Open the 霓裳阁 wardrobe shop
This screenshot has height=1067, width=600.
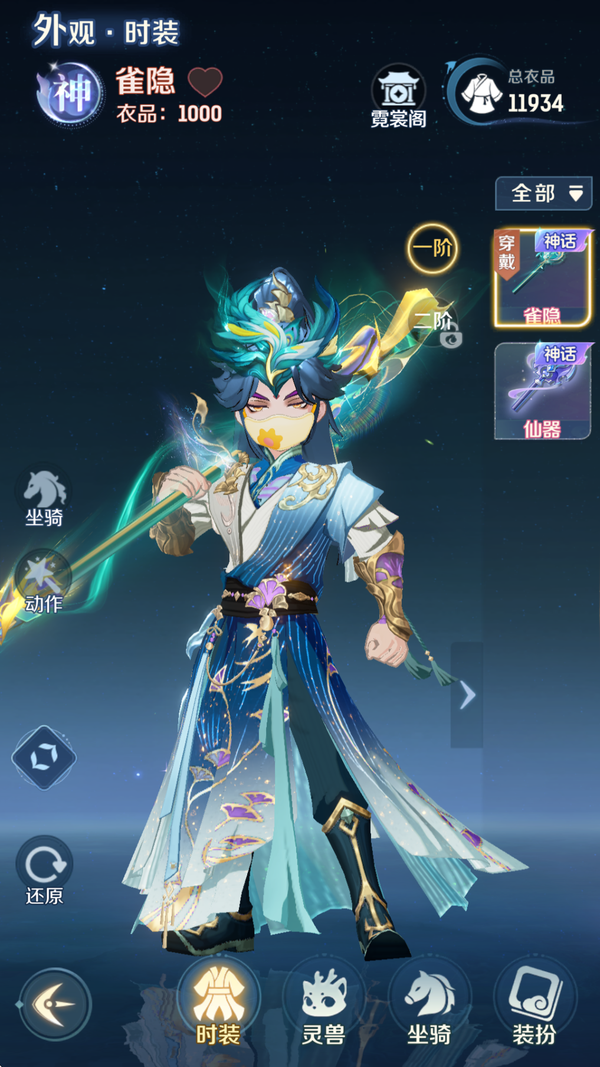(398, 96)
